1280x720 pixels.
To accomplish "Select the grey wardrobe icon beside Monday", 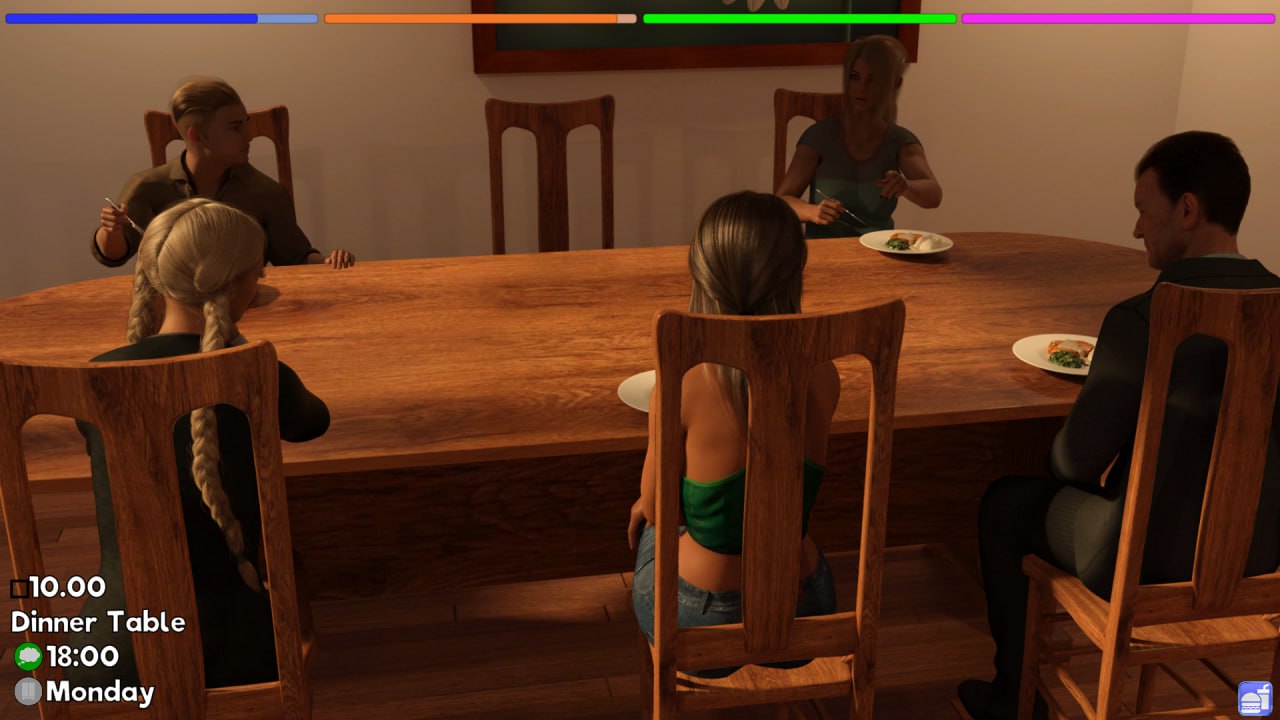I will pos(28,691).
